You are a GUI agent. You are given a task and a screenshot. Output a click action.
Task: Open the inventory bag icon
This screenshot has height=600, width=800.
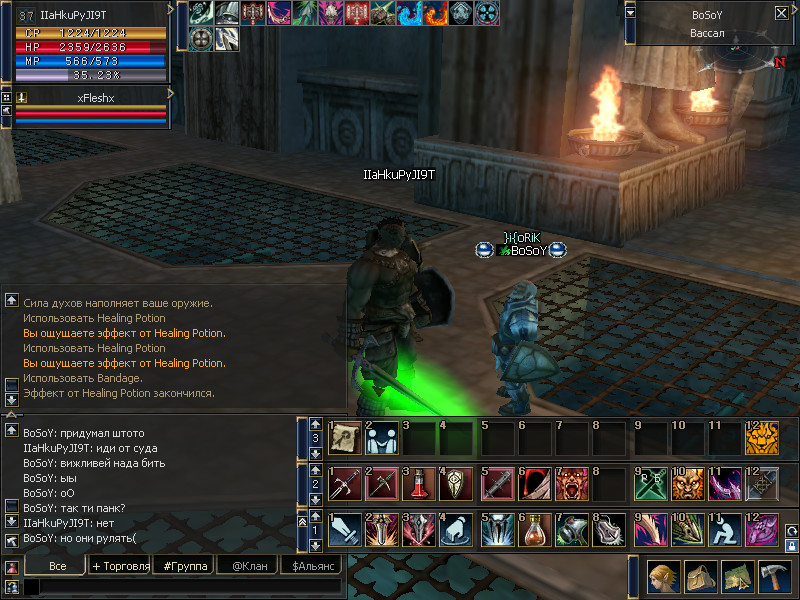pos(700,577)
